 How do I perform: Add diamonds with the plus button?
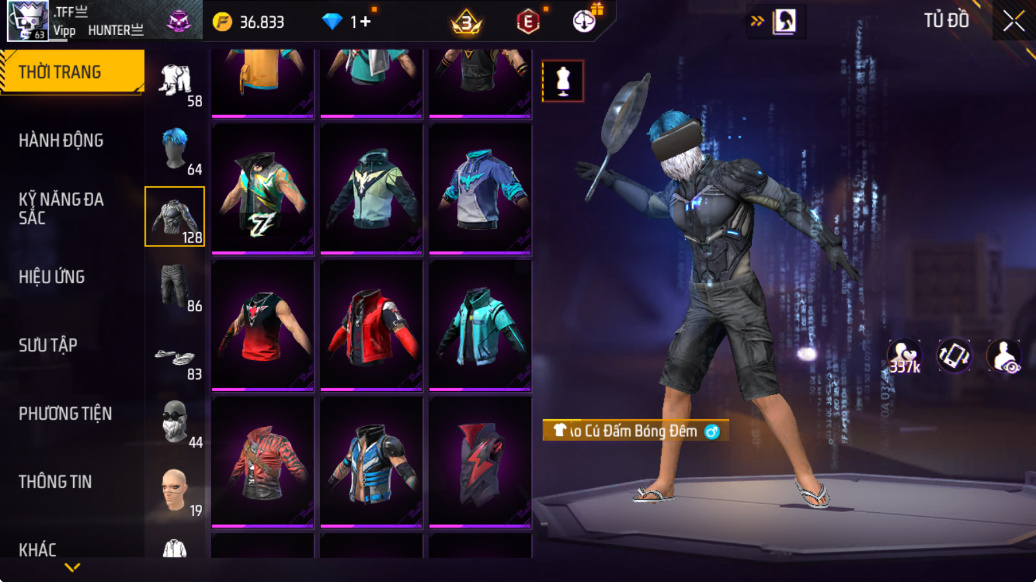365,21
